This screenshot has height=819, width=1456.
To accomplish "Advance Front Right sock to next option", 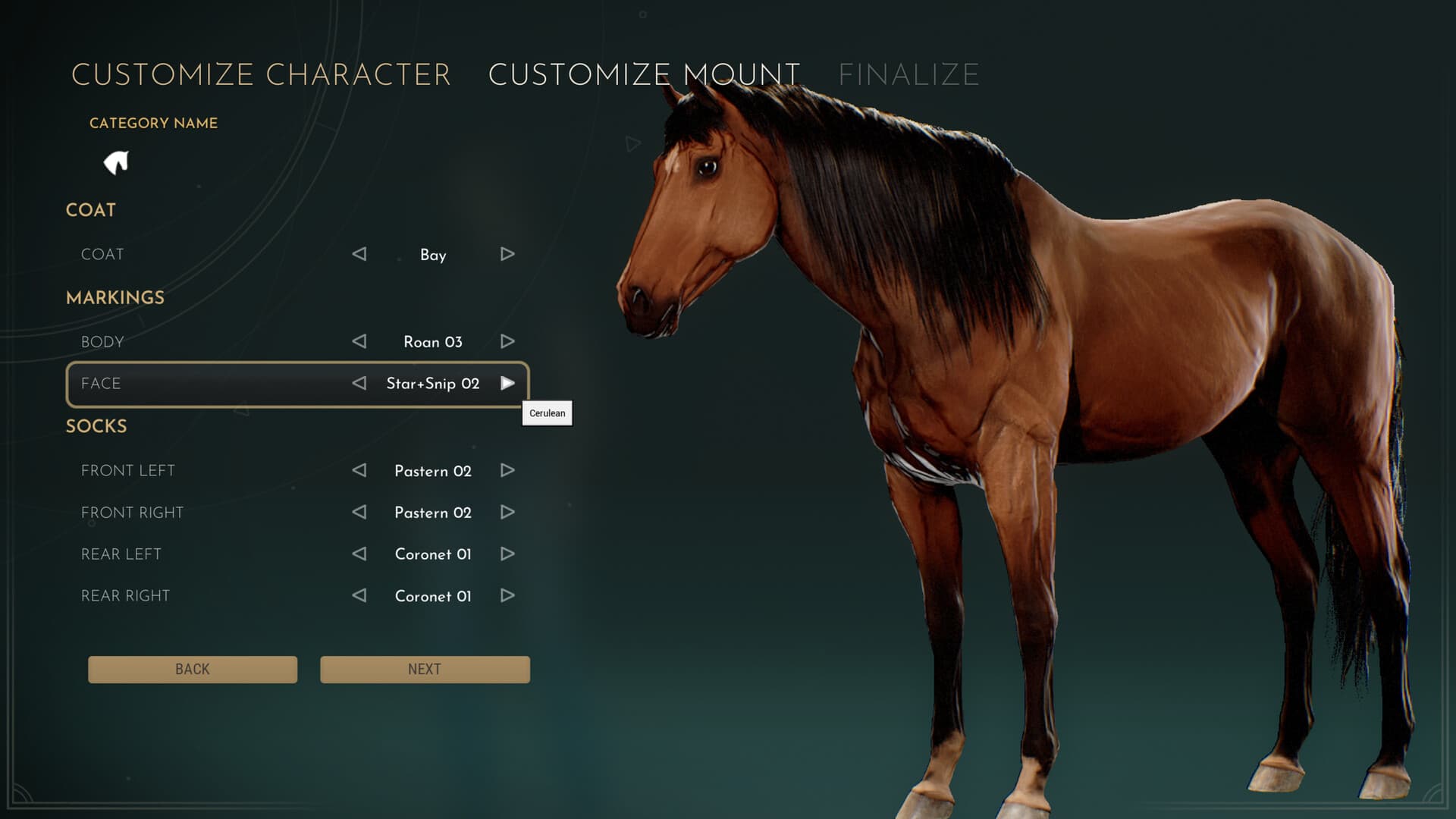I will coord(507,513).
